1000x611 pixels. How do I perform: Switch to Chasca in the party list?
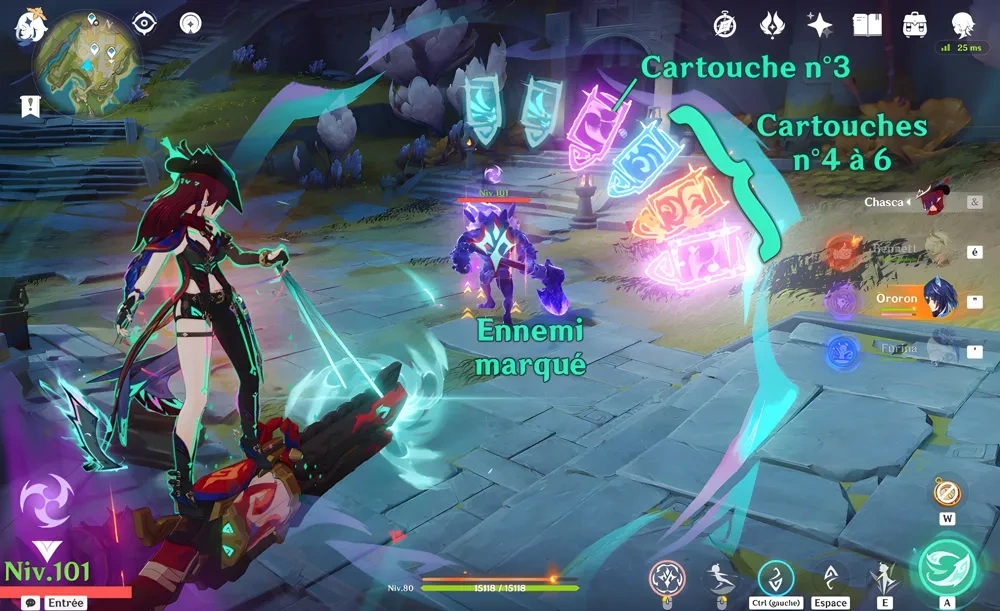935,201
